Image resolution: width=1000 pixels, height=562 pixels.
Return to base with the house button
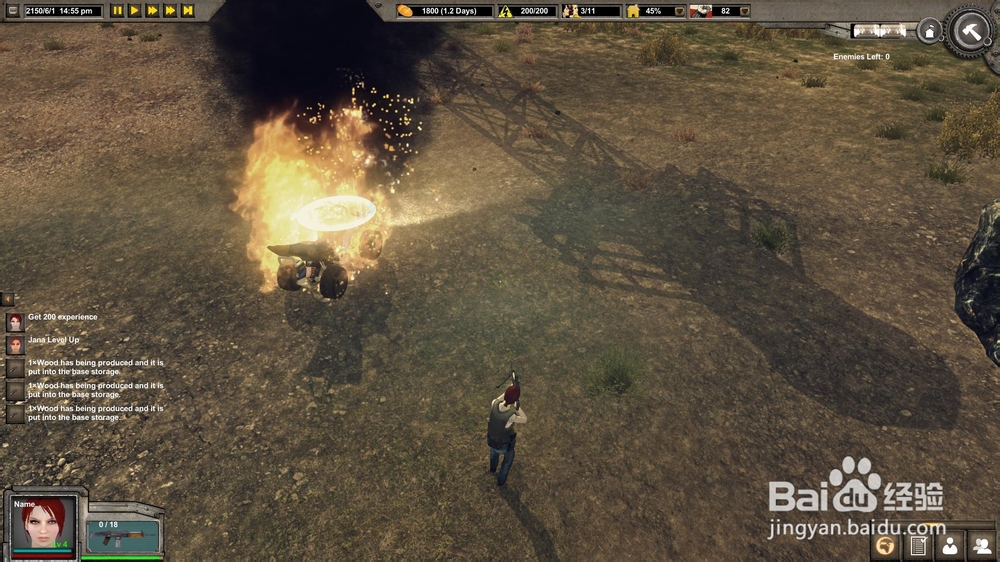click(929, 32)
